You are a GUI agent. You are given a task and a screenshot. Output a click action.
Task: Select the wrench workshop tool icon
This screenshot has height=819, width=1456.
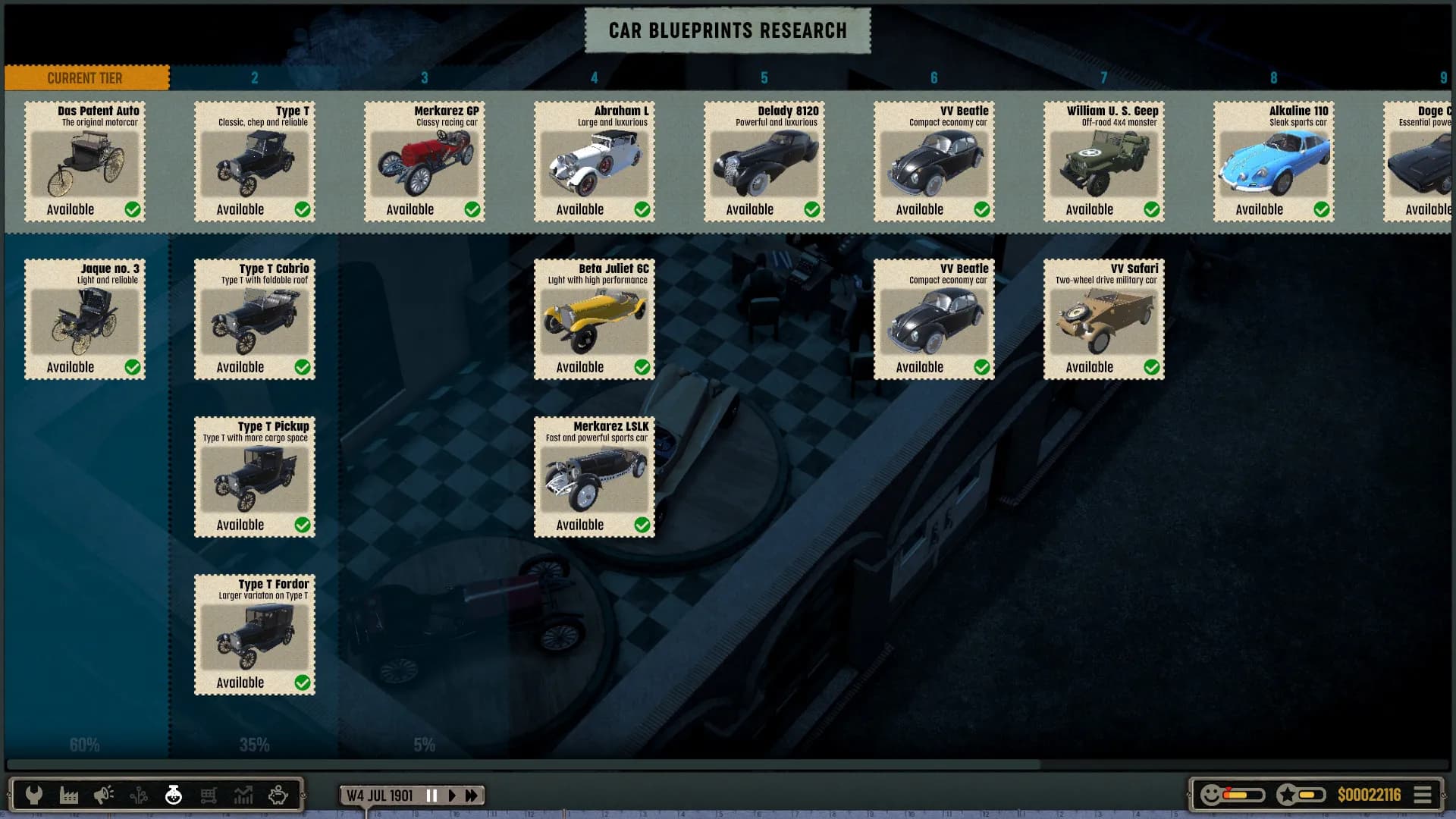click(35, 794)
